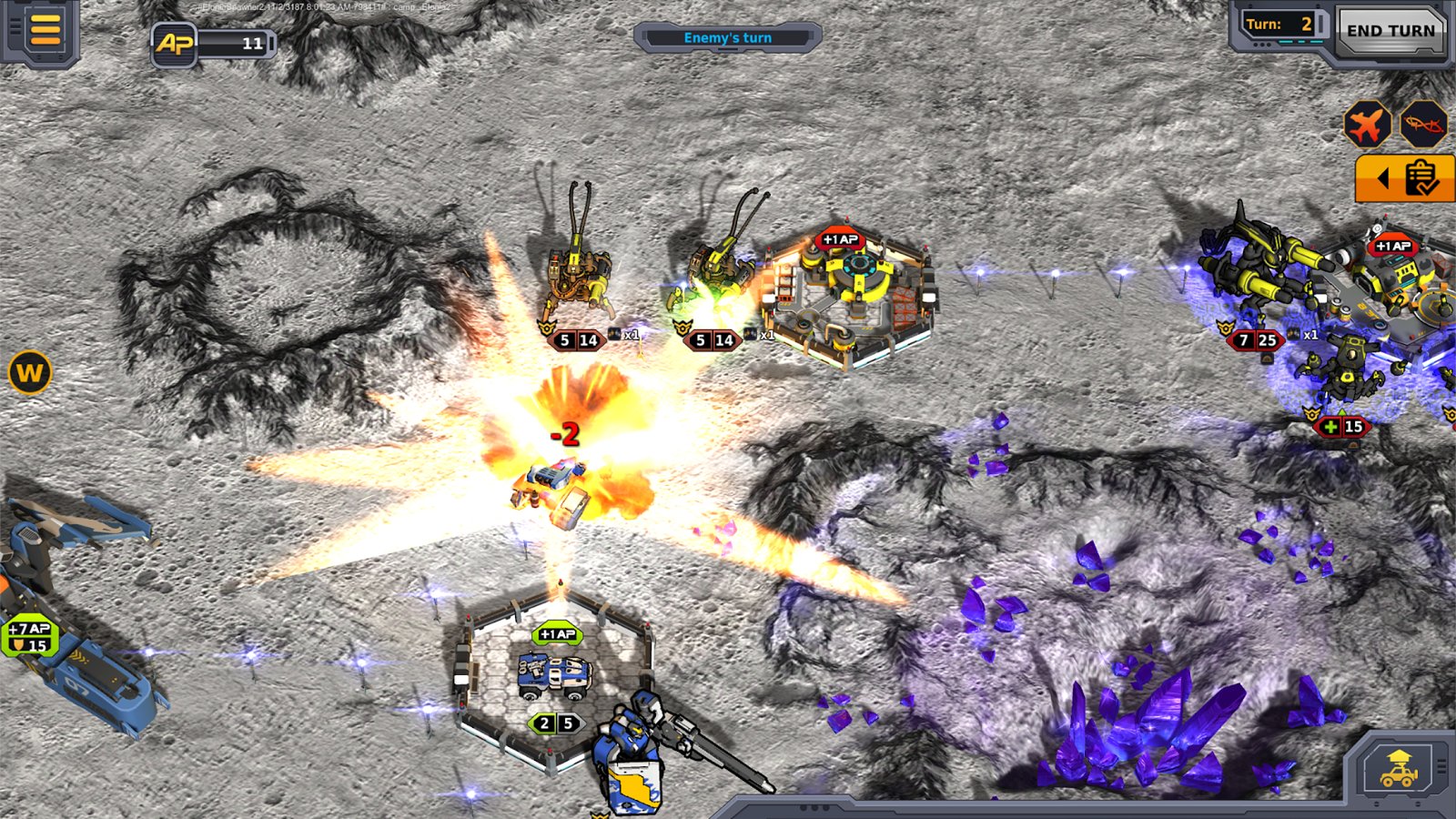The width and height of the screenshot is (1456, 819).
Task: Expand the orange clipboard objectives panel
Action: pyautogui.click(x=1406, y=177)
